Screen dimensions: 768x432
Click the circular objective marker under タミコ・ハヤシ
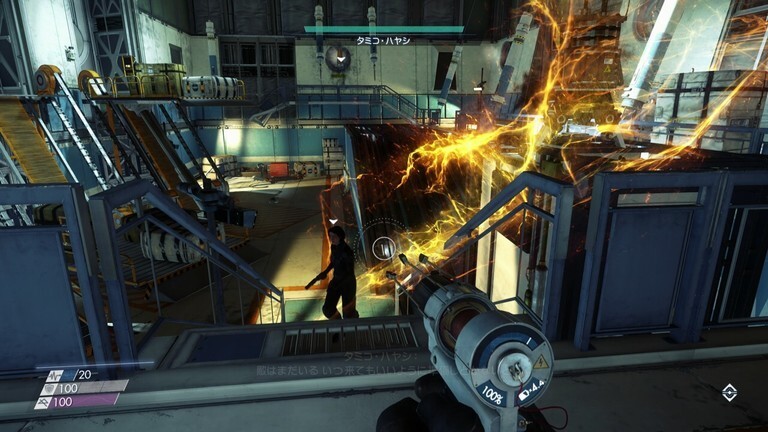pos(339,58)
